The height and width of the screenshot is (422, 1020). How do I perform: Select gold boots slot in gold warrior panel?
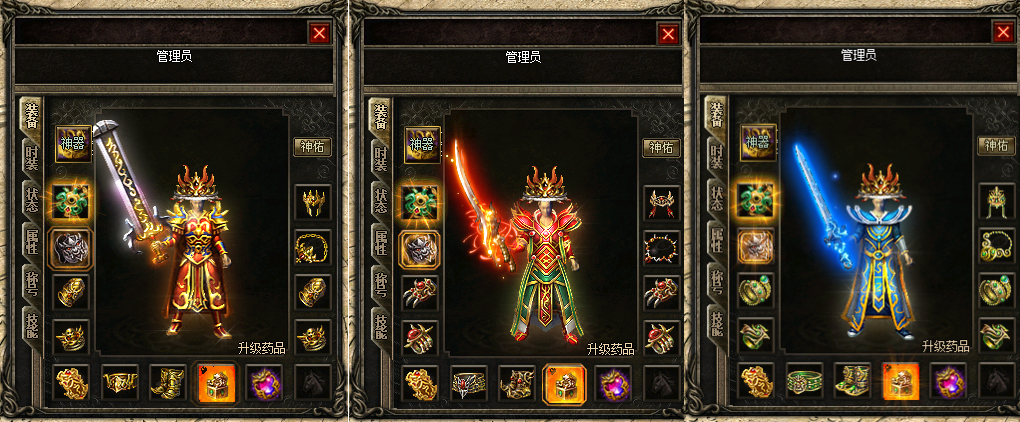point(168,382)
